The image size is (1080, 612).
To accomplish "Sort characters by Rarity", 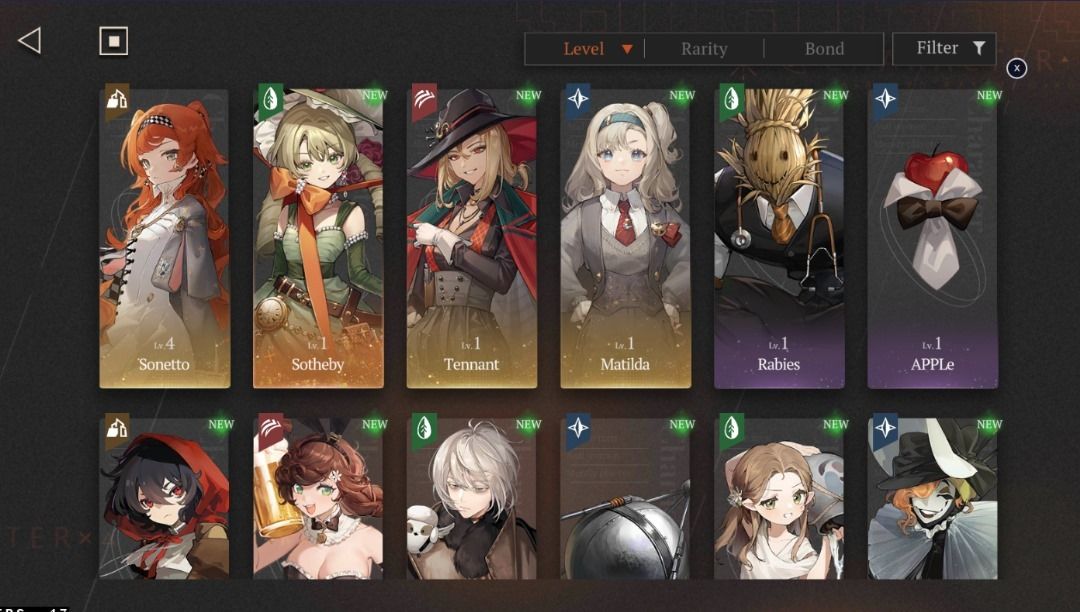I will pyautogui.click(x=704, y=48).
